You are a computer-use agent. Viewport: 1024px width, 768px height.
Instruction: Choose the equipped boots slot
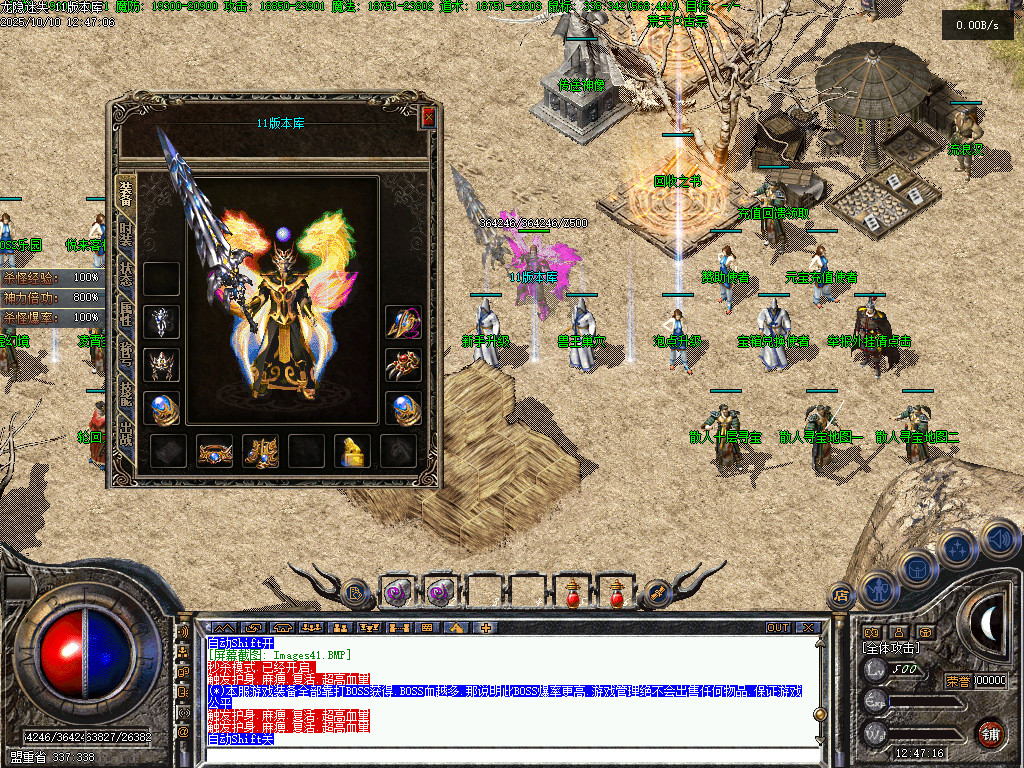(260, 451)
